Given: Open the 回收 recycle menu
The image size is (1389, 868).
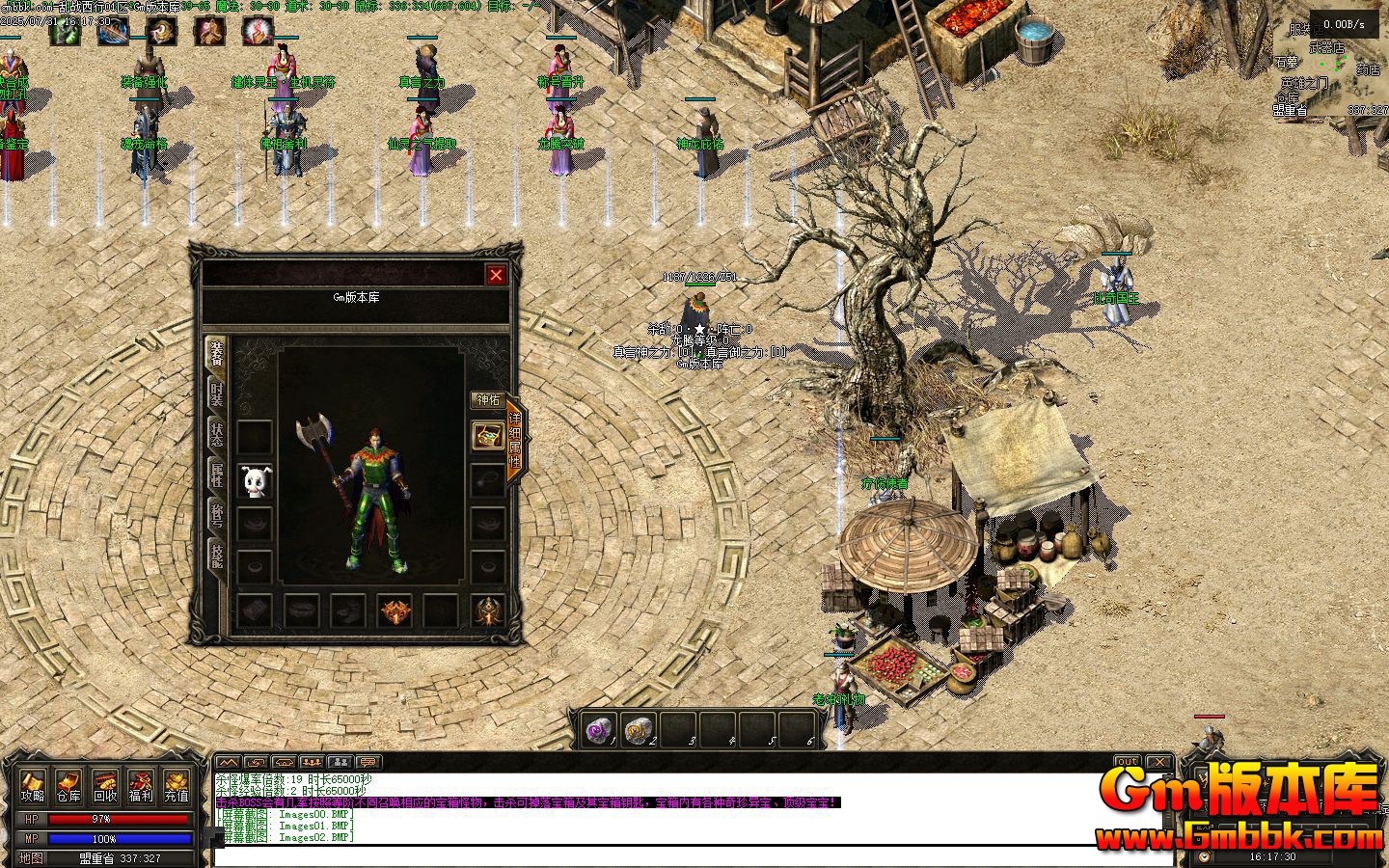Looking at the screenshot, I should (x=105, y=786).
